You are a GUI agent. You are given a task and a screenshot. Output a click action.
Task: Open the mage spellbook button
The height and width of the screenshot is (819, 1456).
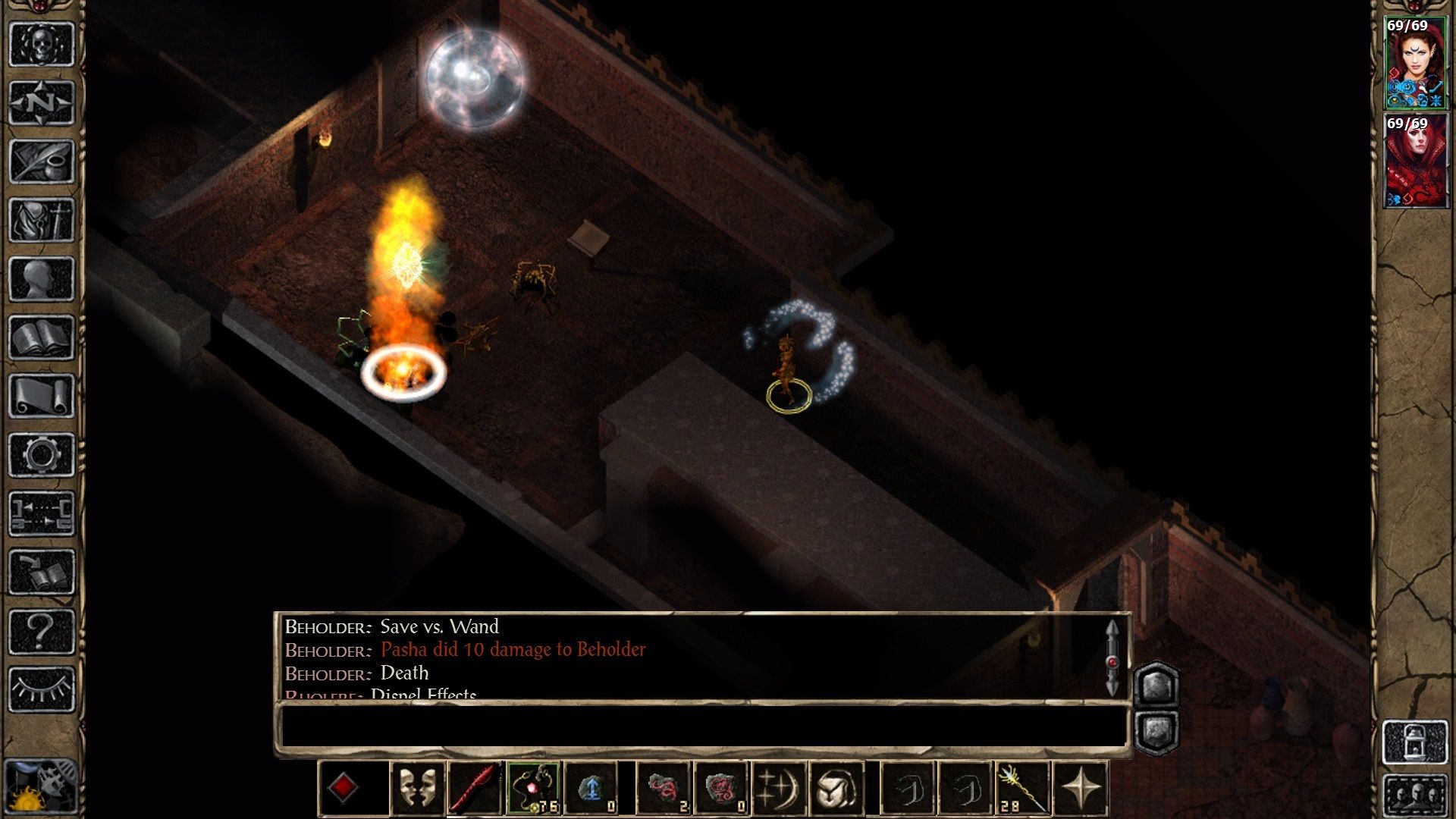(41, 337)
